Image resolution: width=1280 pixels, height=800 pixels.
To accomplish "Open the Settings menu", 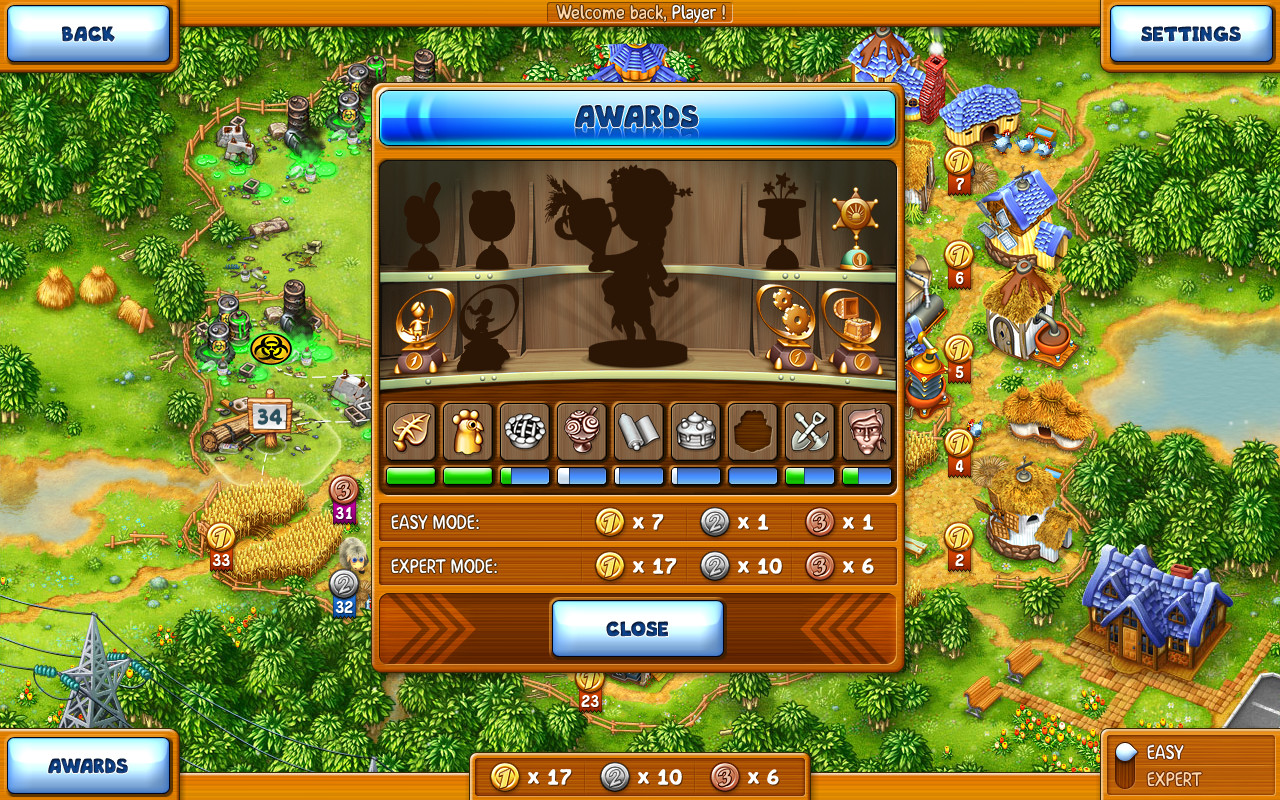I will (x=1190, y=33).
